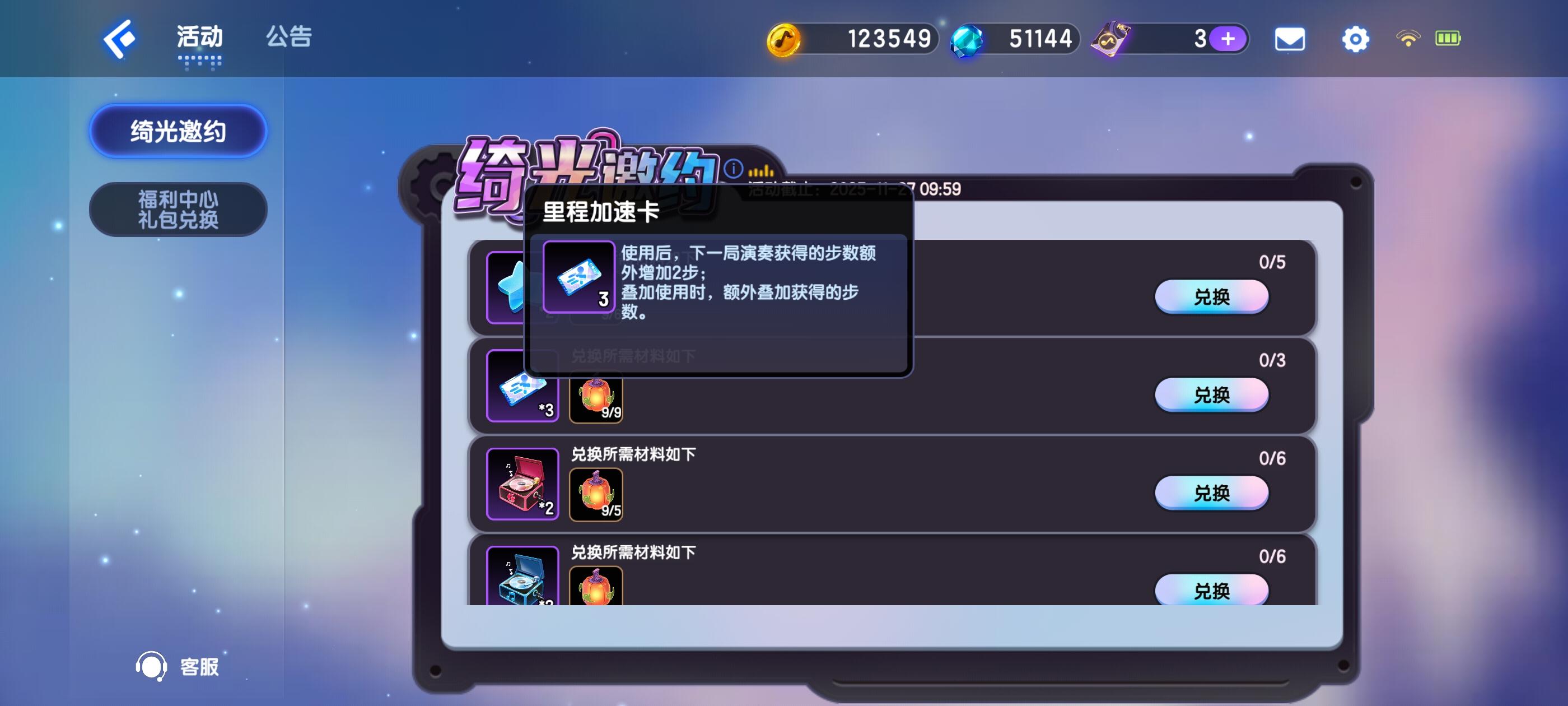
Task: Click the gold coin currency icon
Action: [x=784, y=38]
